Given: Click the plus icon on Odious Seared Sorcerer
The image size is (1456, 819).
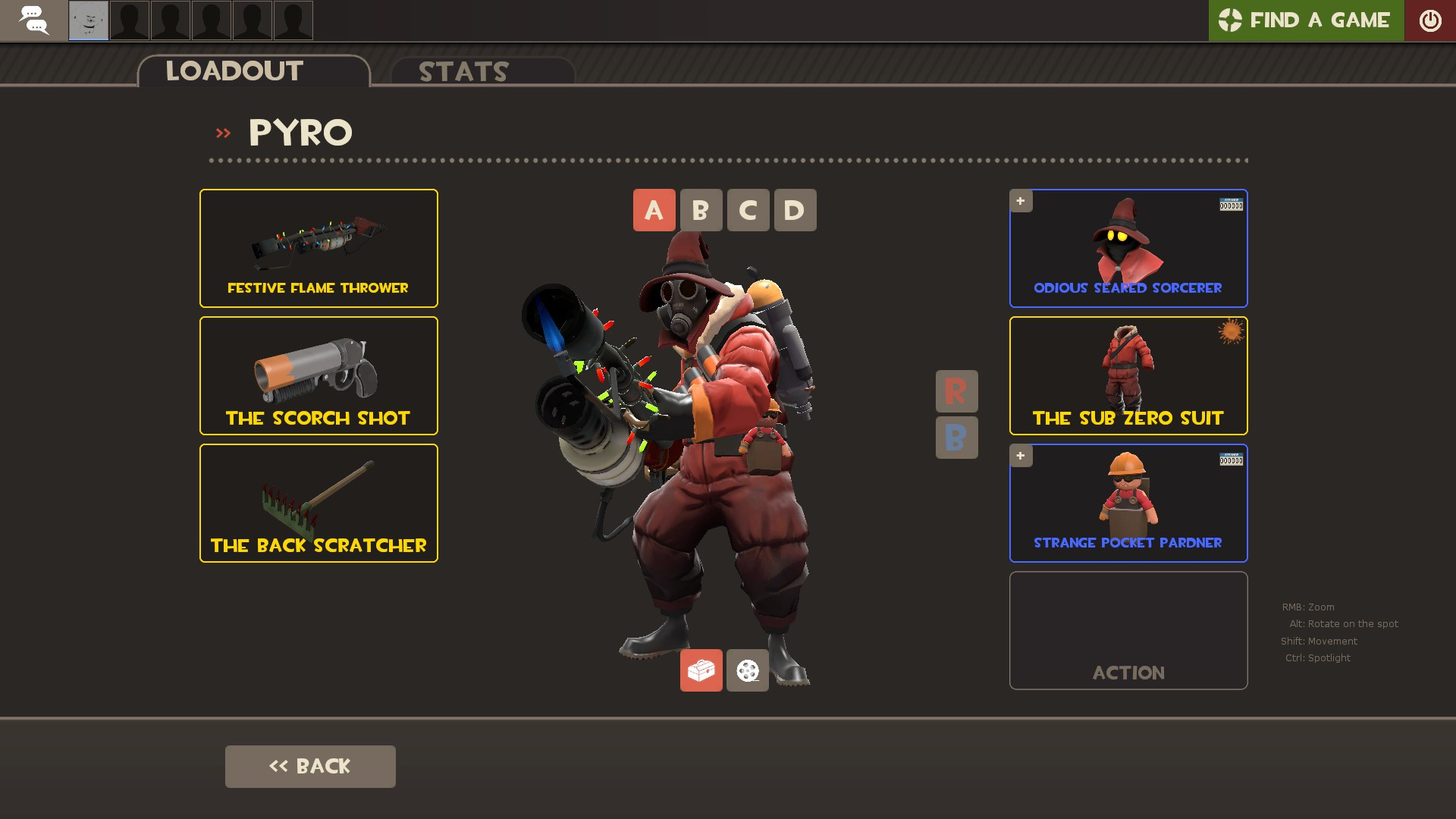Looking at the screenshot, I should tap(1021, 201).
